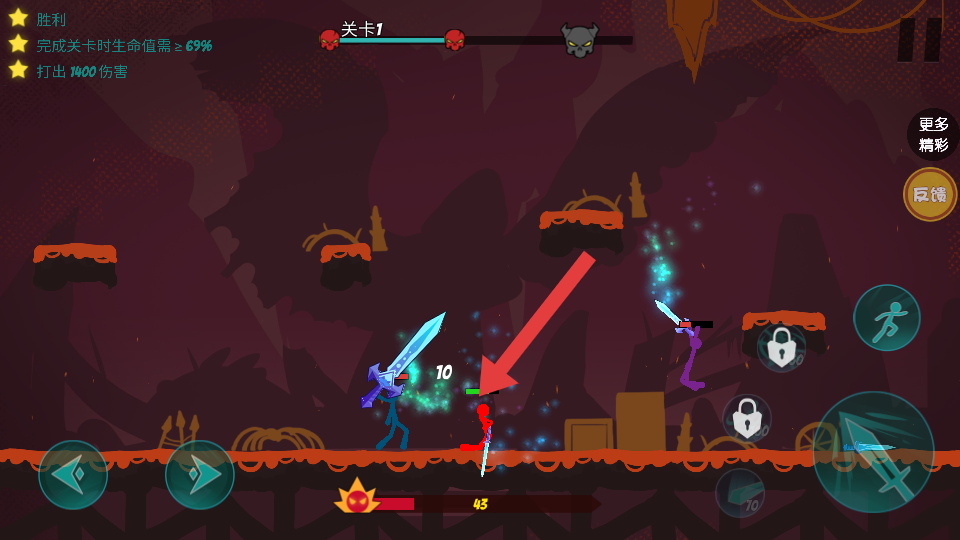Open the 反馈 feedback button
Viewport: 960px width, 540px height.
pos(930,194)
